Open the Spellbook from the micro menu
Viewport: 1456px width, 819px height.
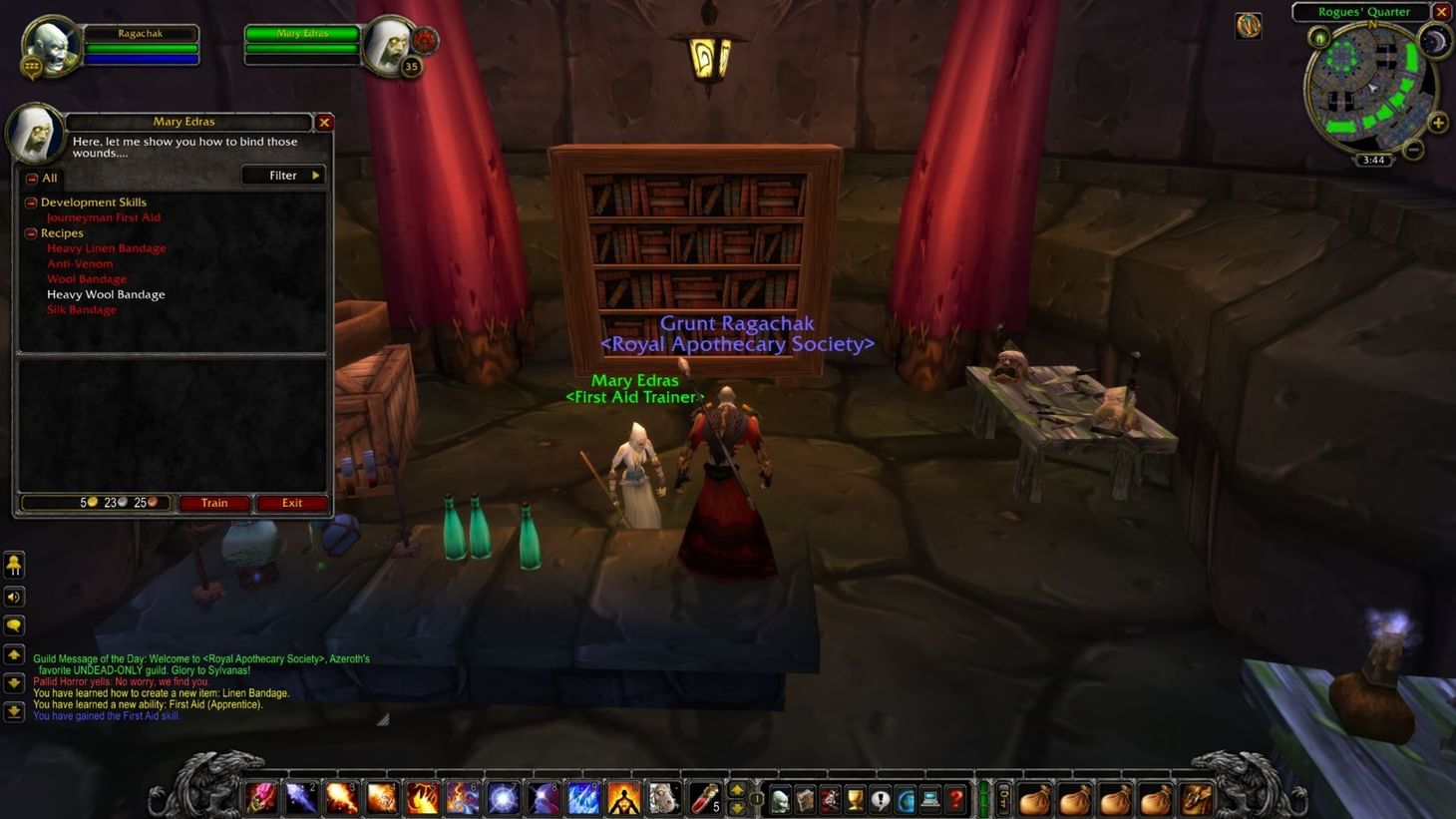coord(805,798)
